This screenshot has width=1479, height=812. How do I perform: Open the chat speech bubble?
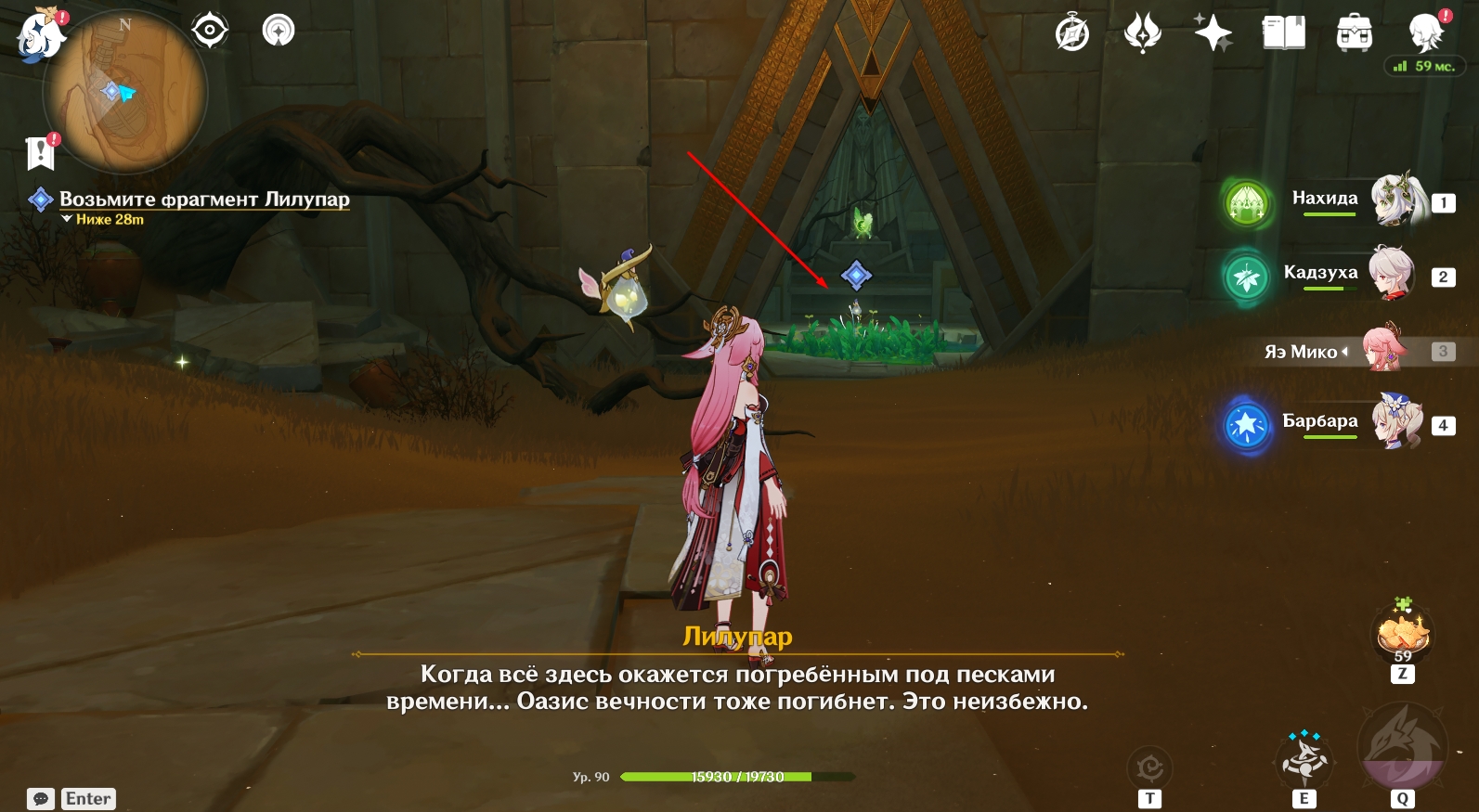click(x=41, y=799)
